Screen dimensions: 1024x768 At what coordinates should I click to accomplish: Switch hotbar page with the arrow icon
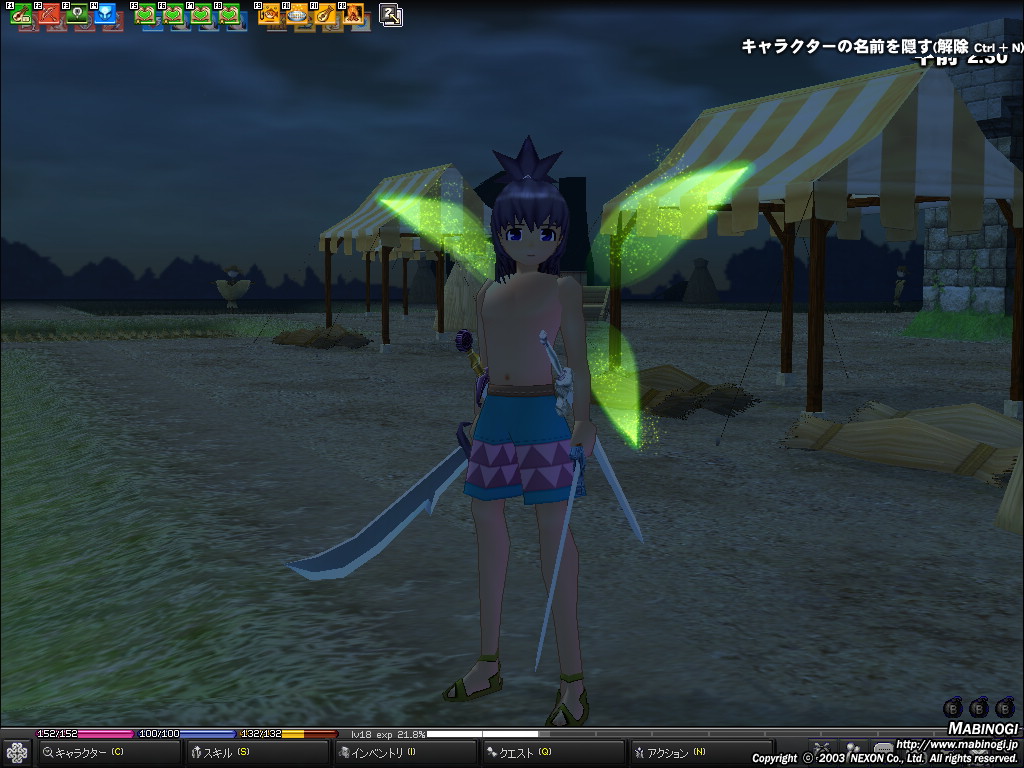point(391,15)
